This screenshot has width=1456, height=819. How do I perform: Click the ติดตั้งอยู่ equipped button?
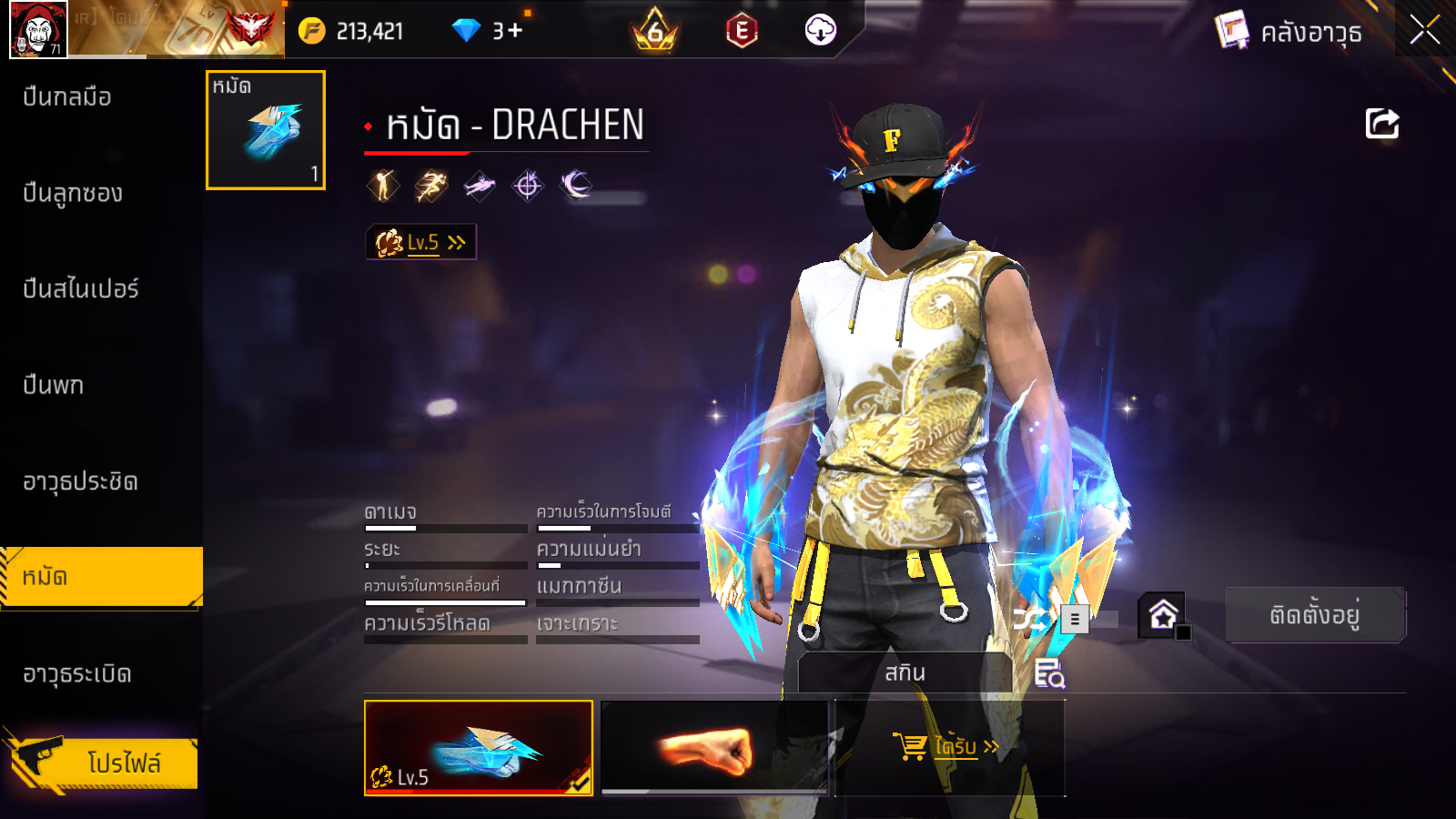pos(1314,615)
